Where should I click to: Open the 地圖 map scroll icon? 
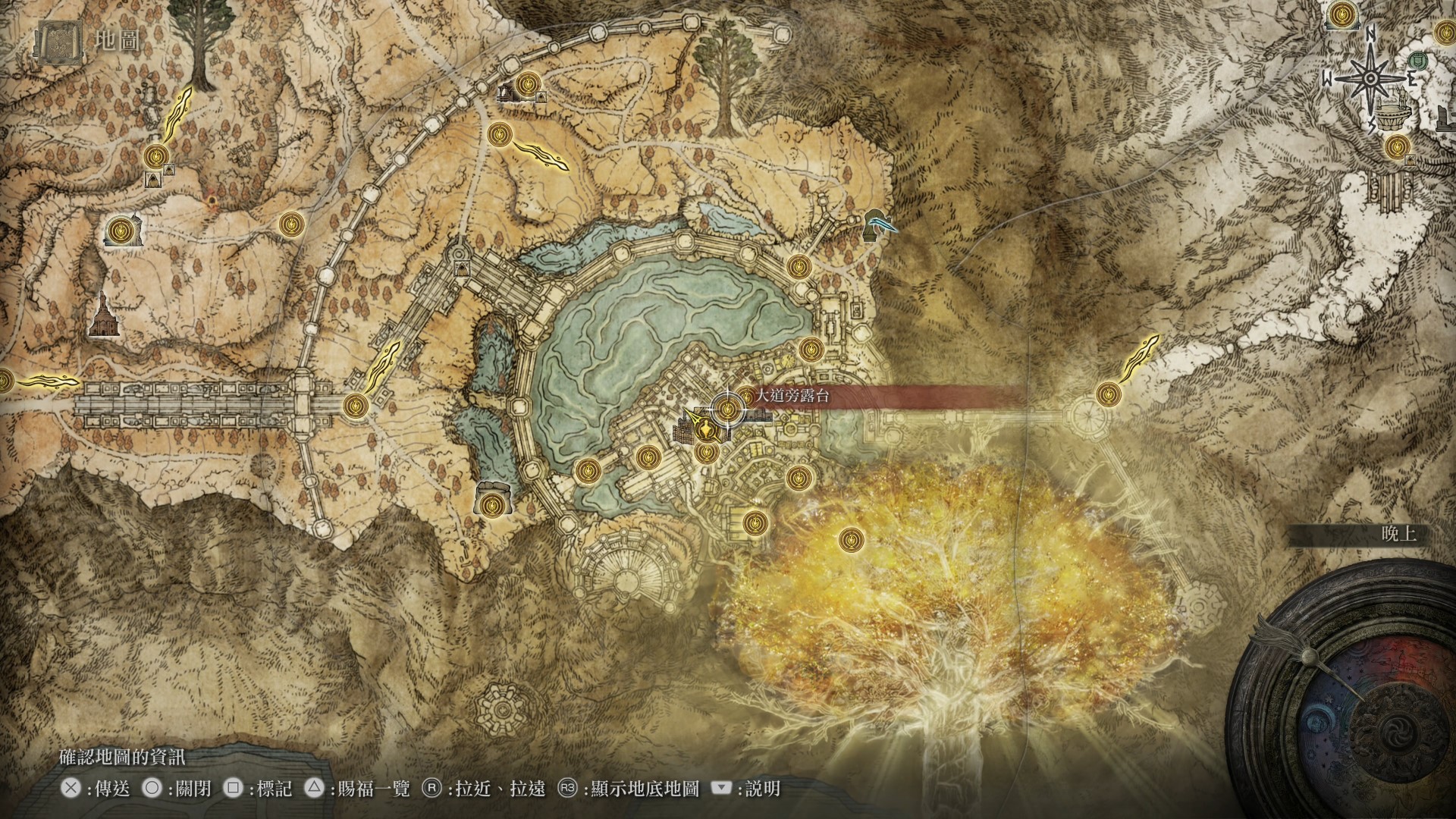click(55, 42)
